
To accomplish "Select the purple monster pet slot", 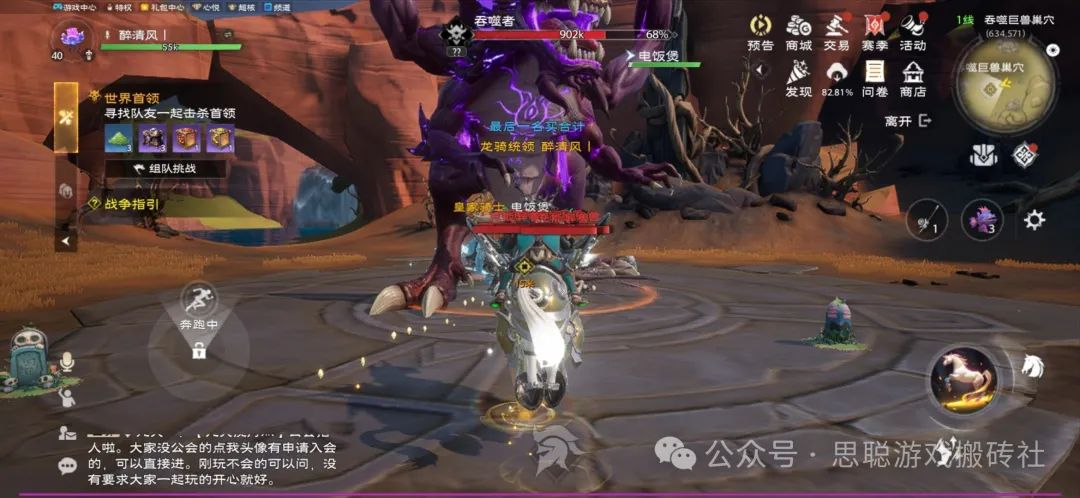I will pos(982,220).
